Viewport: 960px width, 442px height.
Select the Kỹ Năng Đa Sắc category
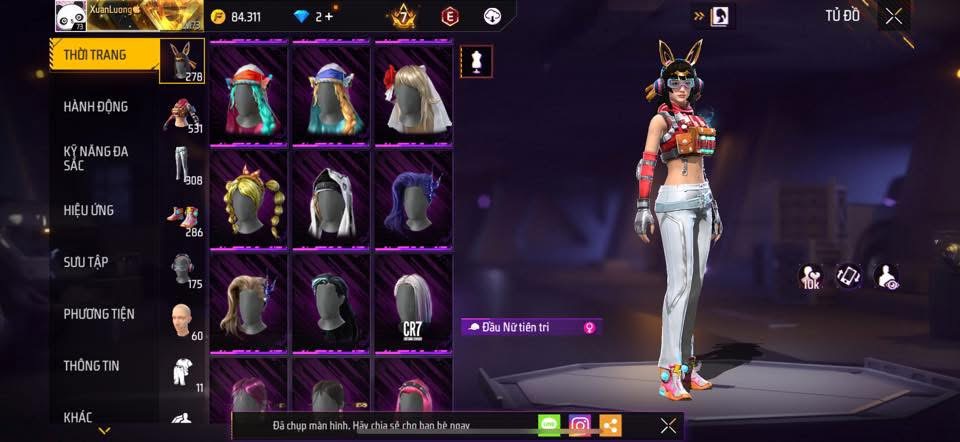point(95,158)
